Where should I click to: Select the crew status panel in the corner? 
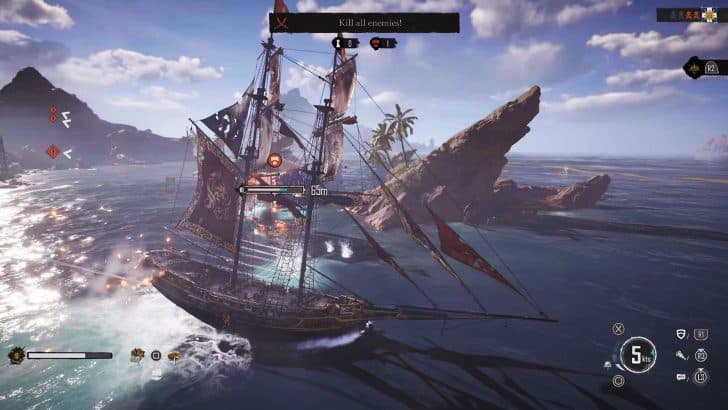[x=688, y=15]
